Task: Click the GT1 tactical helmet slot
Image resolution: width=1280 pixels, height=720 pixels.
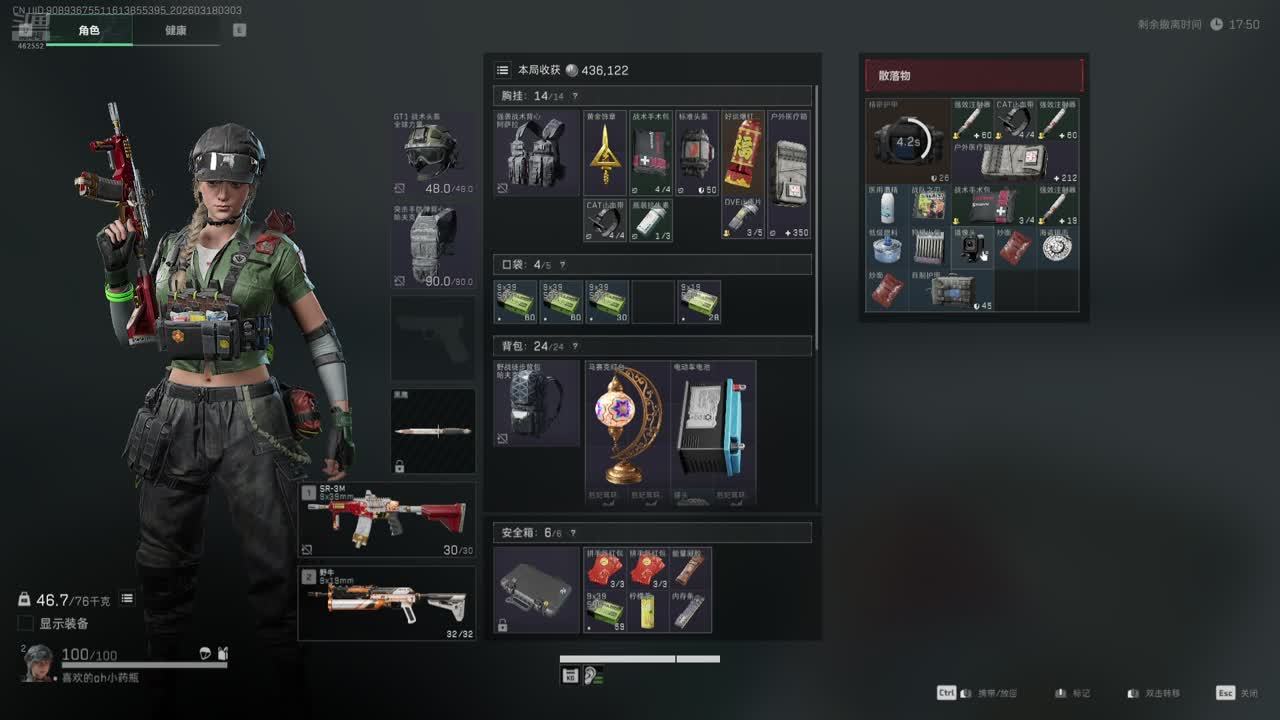Action: point(432,152)
